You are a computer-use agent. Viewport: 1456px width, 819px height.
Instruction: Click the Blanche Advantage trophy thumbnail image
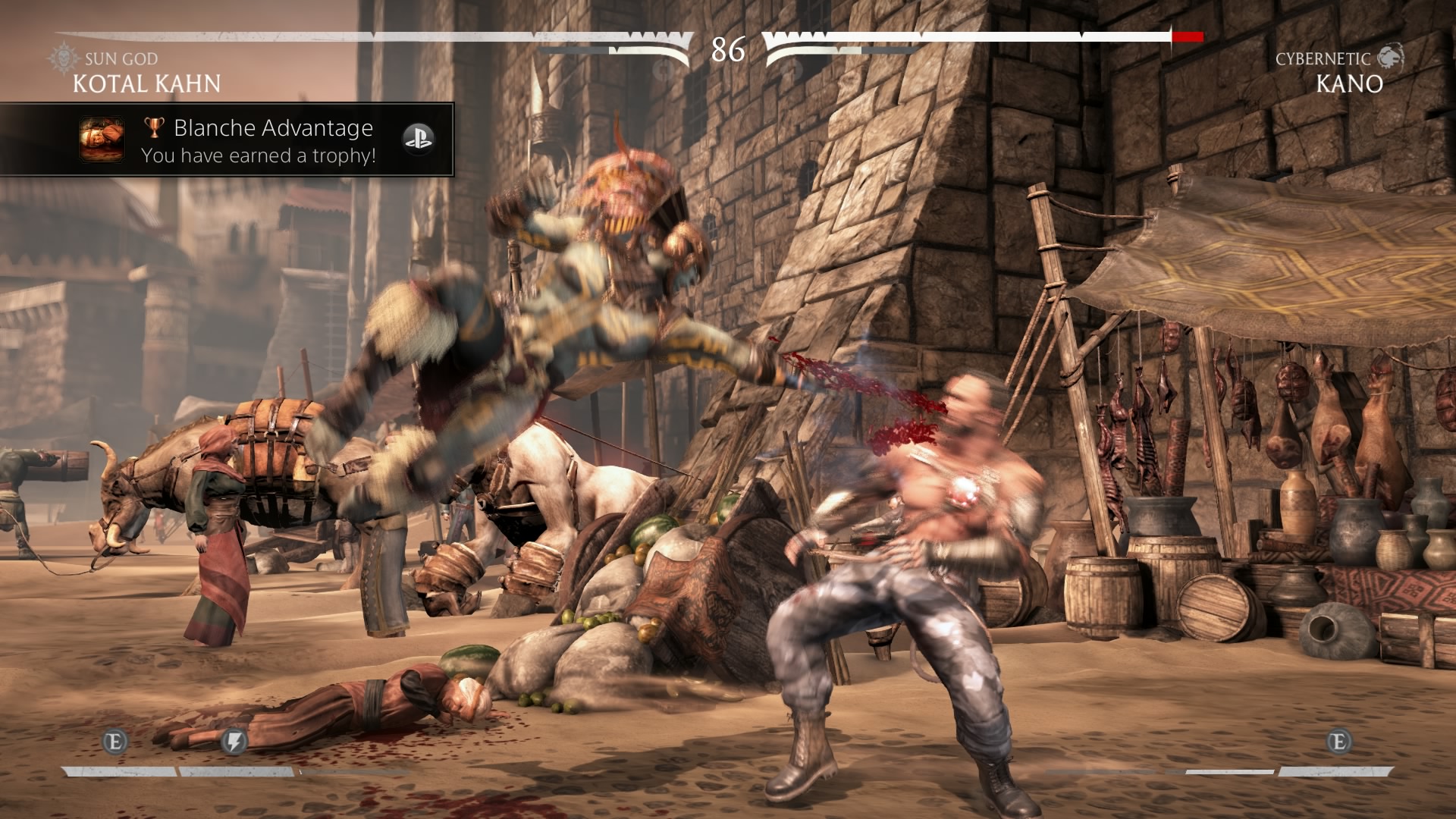[x=102, y=140]
